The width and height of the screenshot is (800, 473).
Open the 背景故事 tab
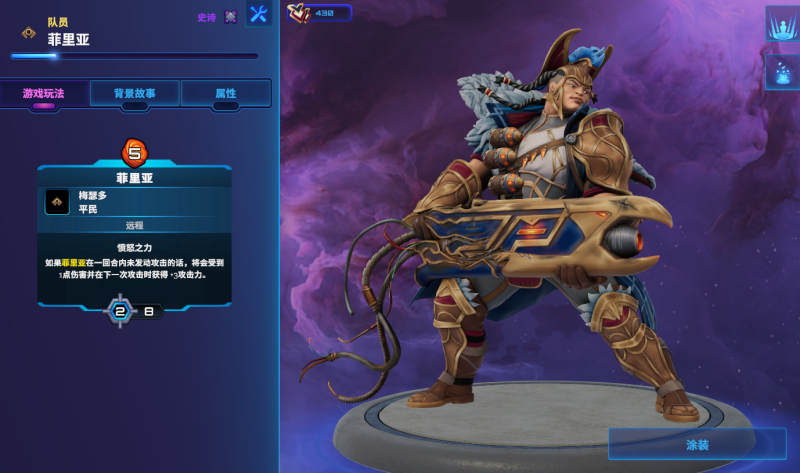click(x=135, y=93)
